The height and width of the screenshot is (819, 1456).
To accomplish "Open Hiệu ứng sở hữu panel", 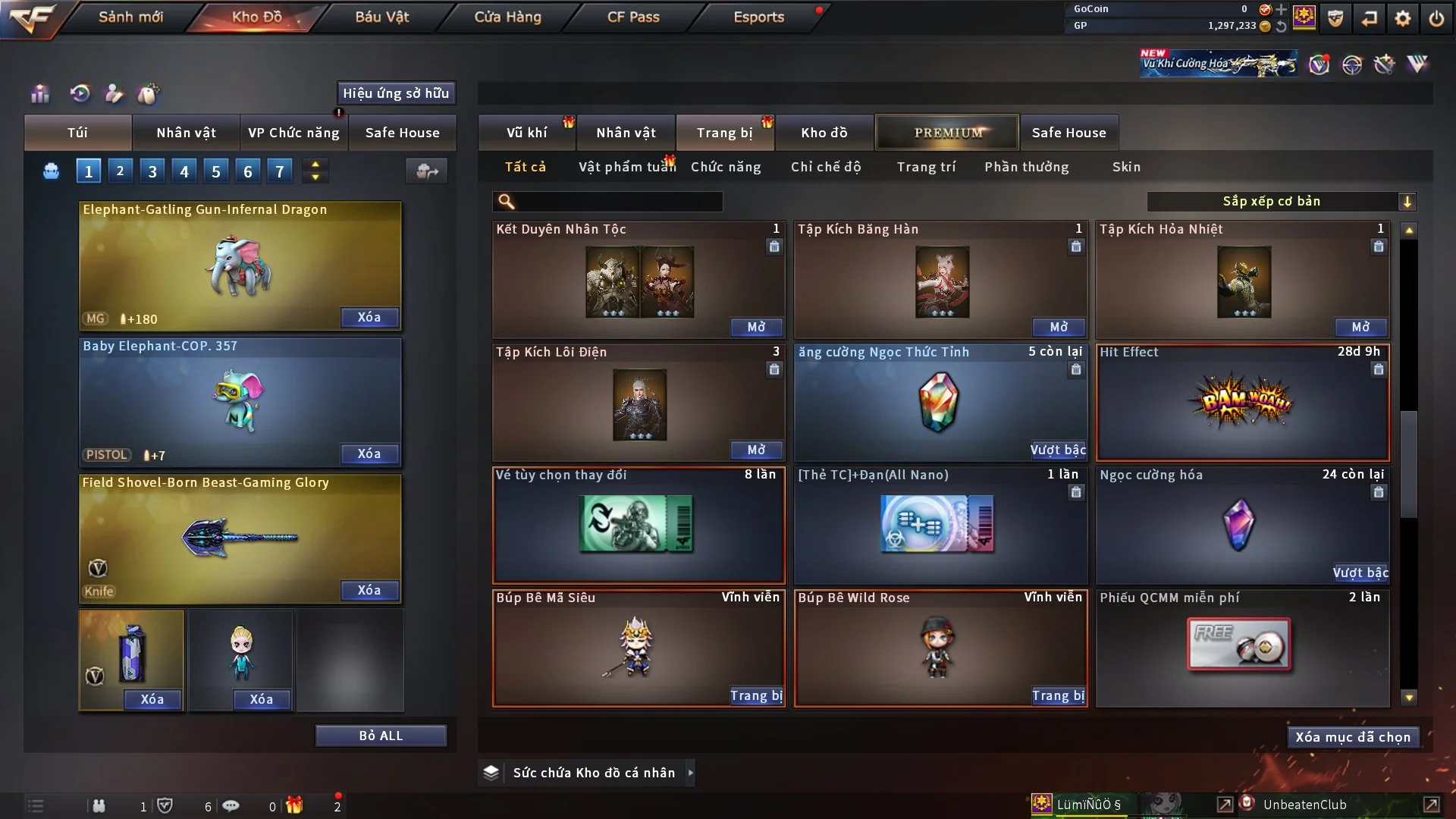I will [x=396, y=93].
